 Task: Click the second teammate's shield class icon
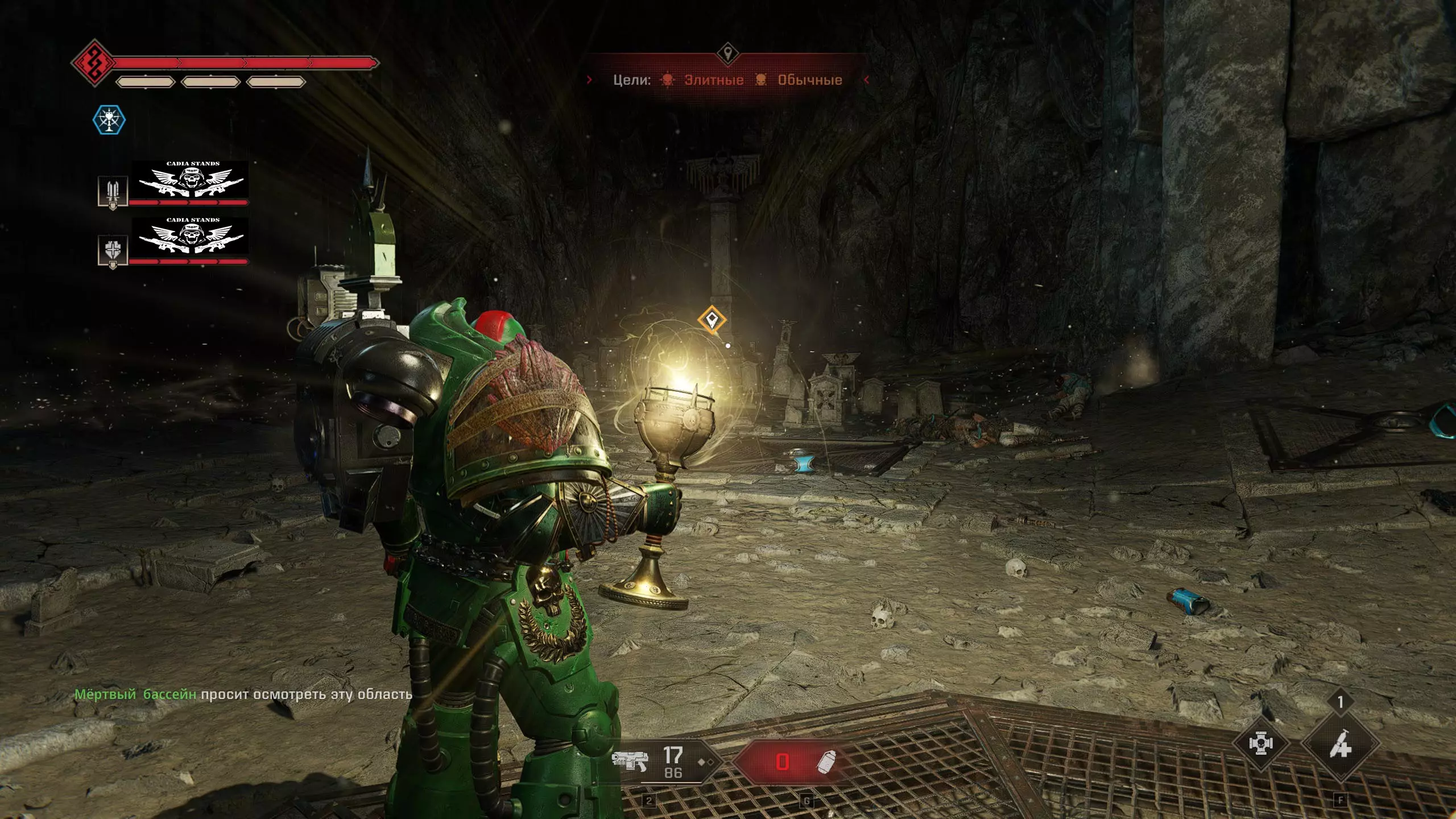click(x=113, y=250)
